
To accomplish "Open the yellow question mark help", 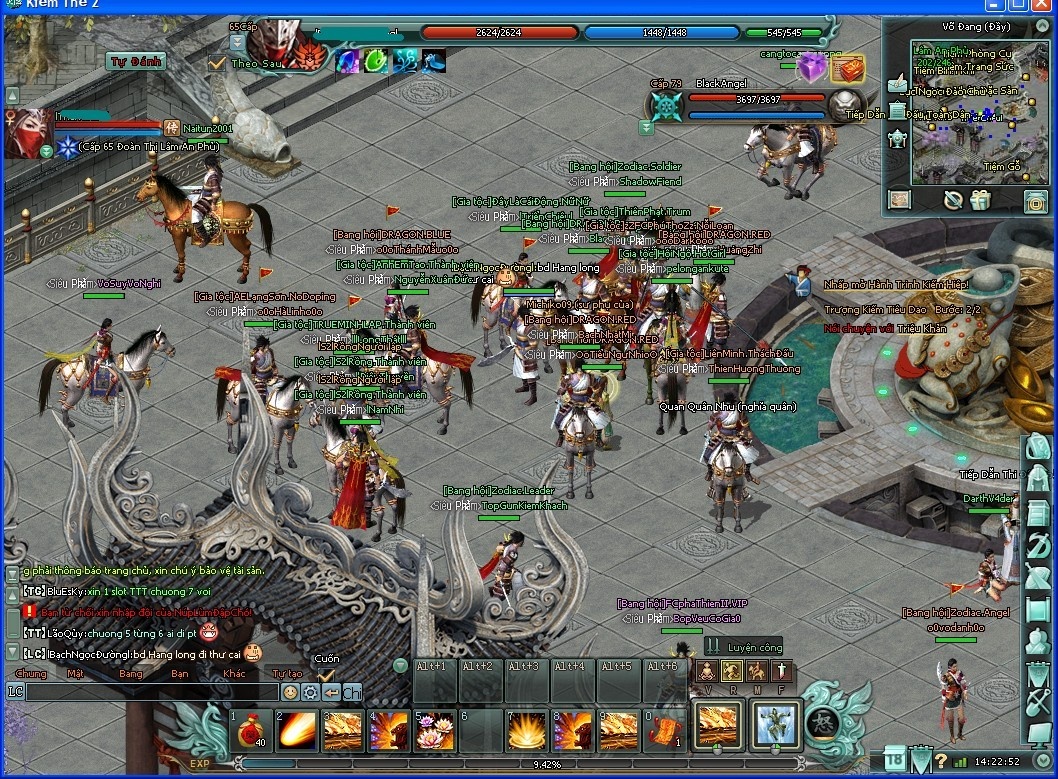I will (x=940, y=762).
